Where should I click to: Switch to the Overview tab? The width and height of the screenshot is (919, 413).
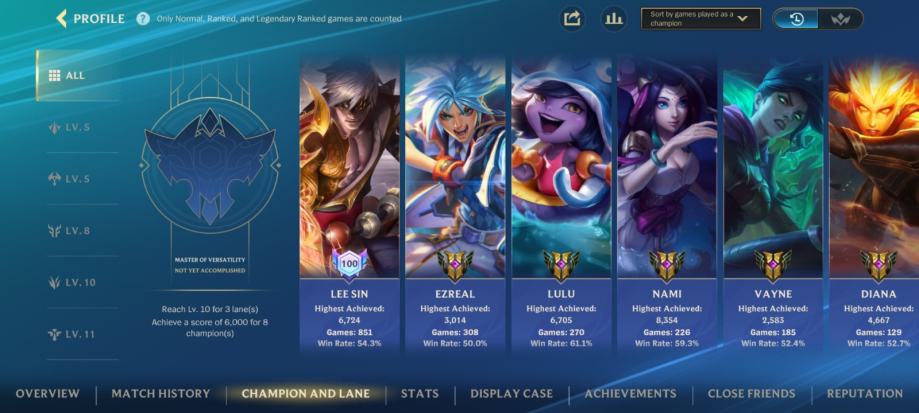(47, 394)
